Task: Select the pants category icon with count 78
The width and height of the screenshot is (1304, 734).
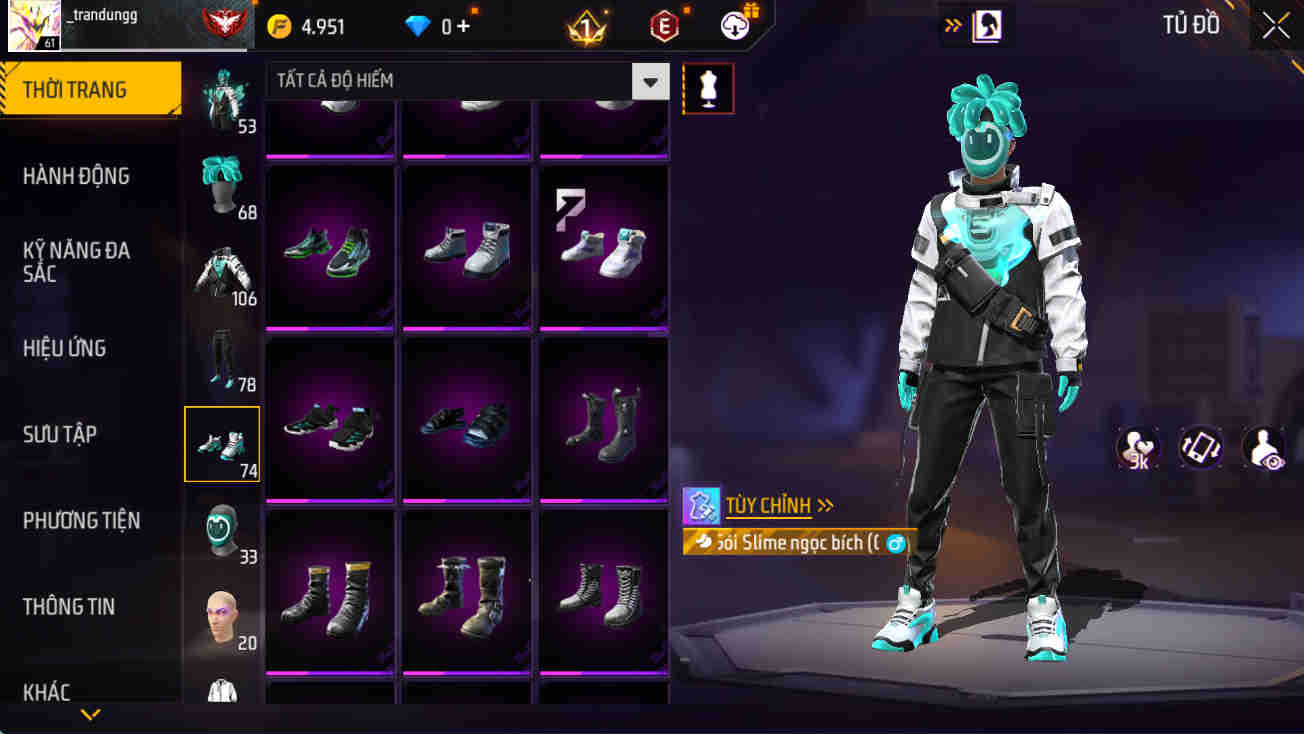Action: 222,357
